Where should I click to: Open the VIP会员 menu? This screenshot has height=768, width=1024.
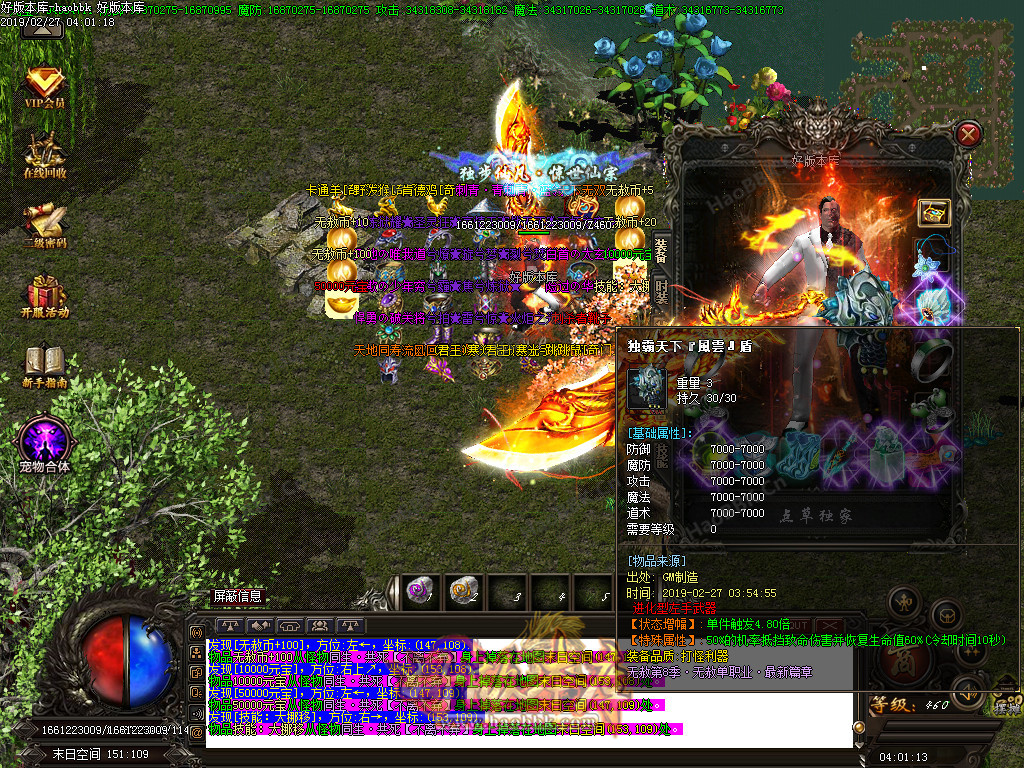[x=44, y=86]
